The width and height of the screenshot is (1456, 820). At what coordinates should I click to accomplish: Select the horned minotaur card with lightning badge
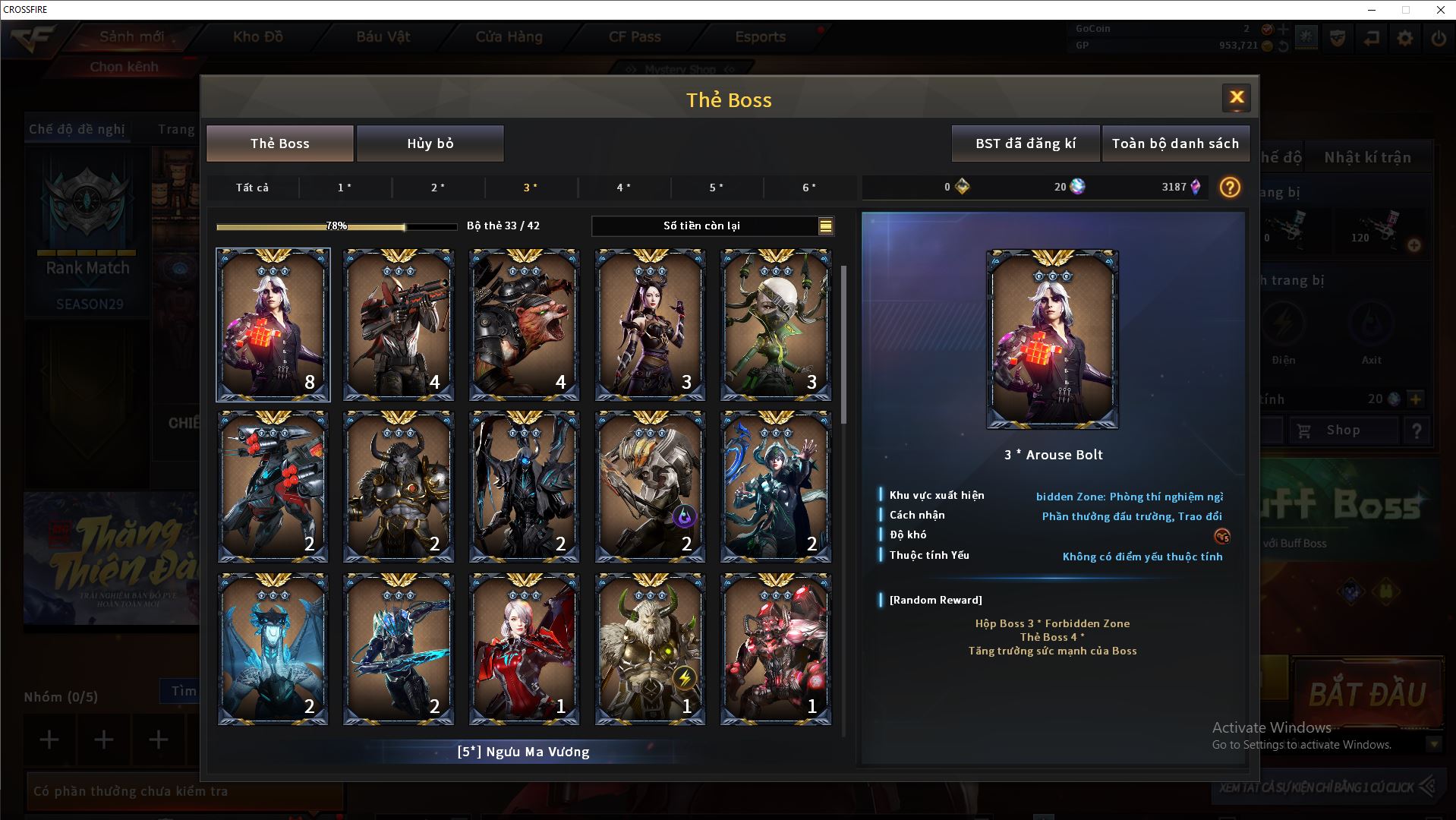point(650,649)
